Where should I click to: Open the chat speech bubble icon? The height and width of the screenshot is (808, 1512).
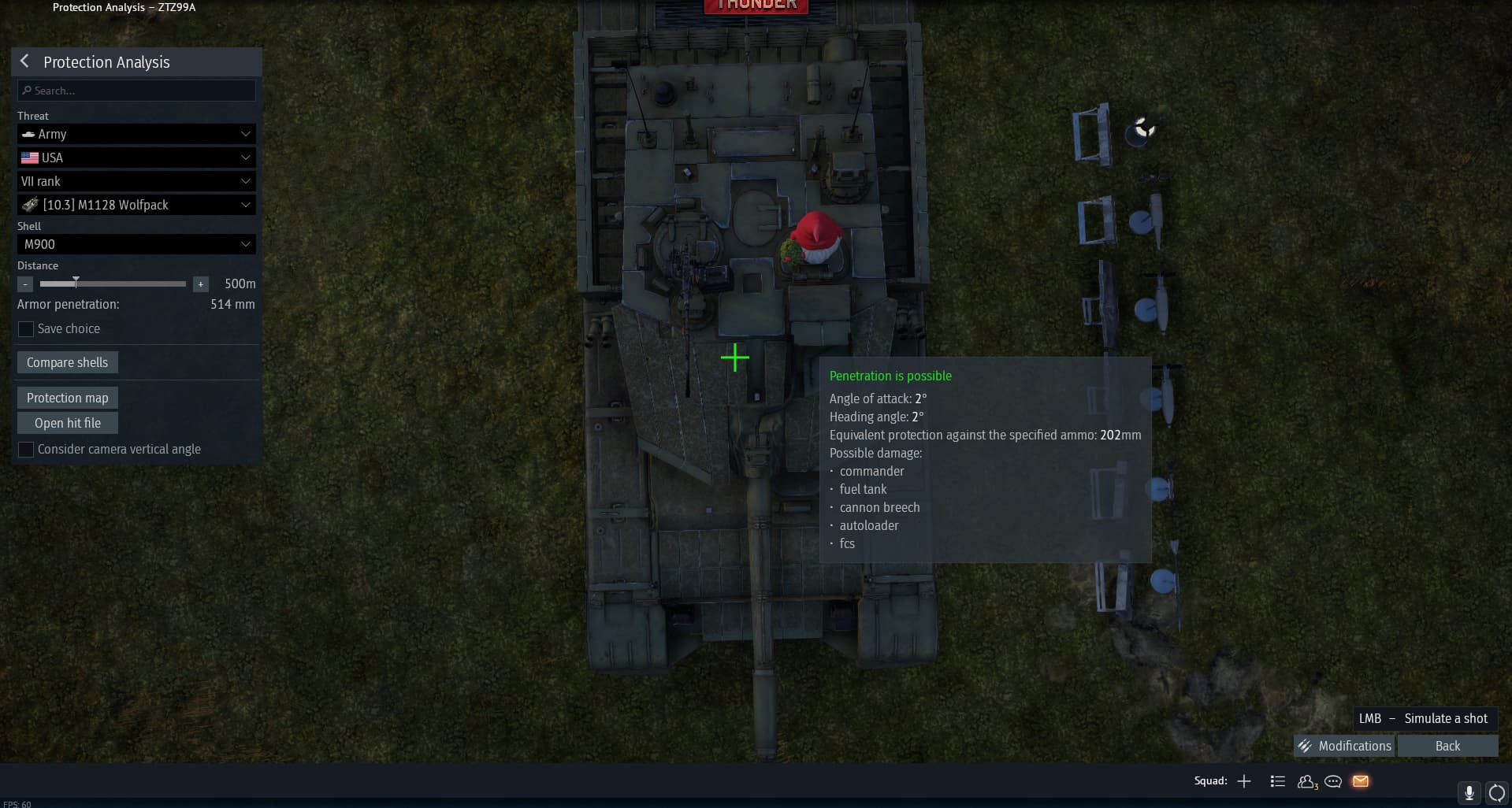[1333, 781]
